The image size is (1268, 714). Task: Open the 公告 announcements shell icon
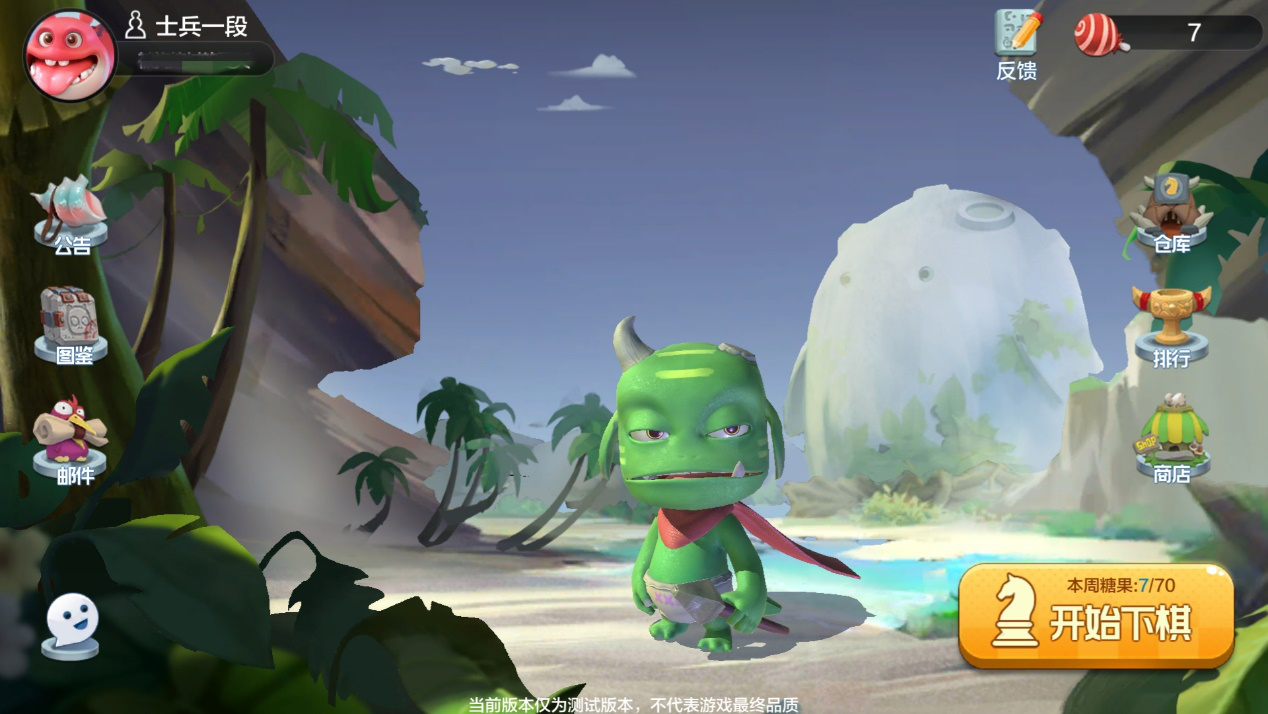(70, 213)
